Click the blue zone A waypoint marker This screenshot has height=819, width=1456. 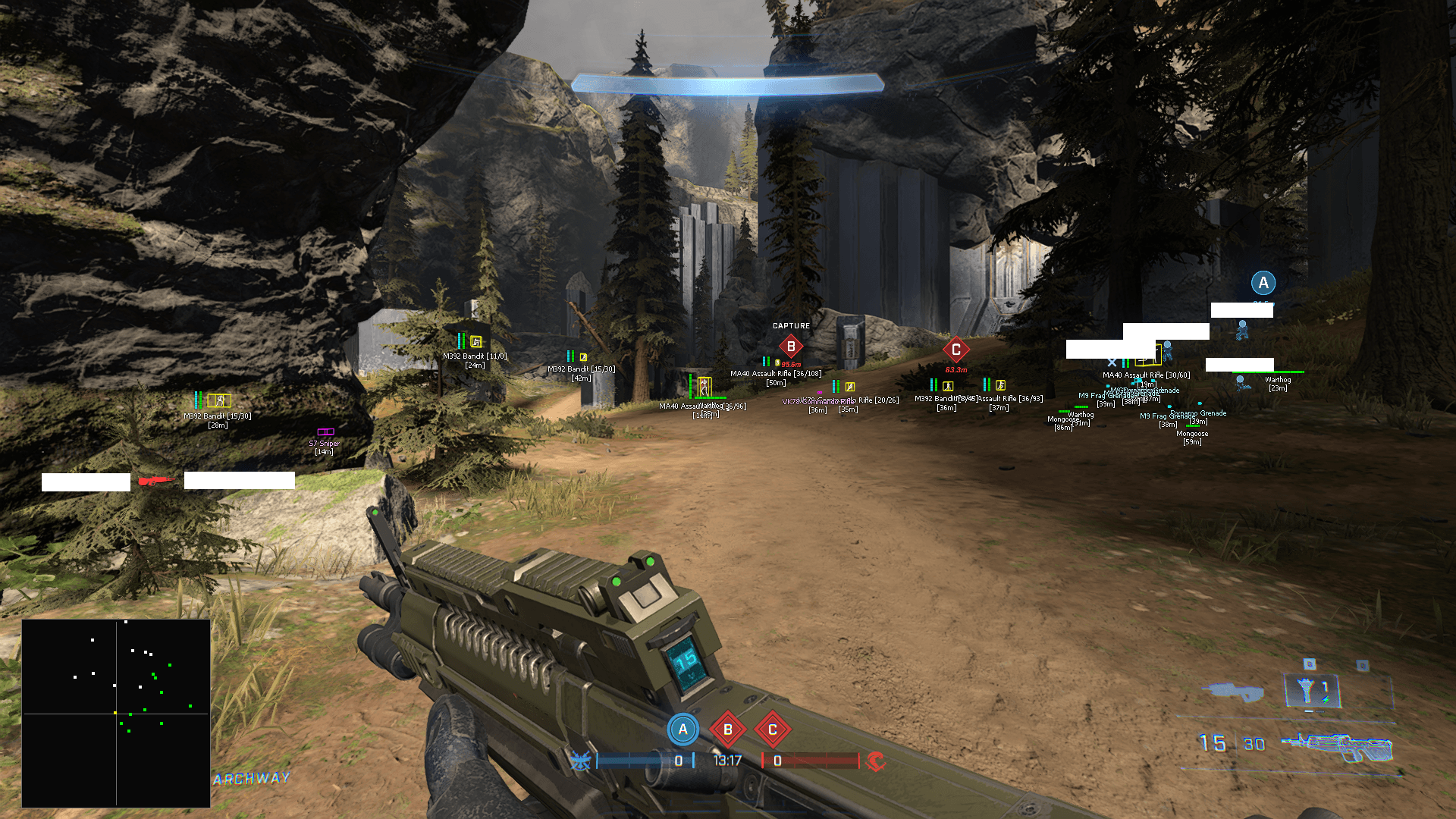[1263, 283]
